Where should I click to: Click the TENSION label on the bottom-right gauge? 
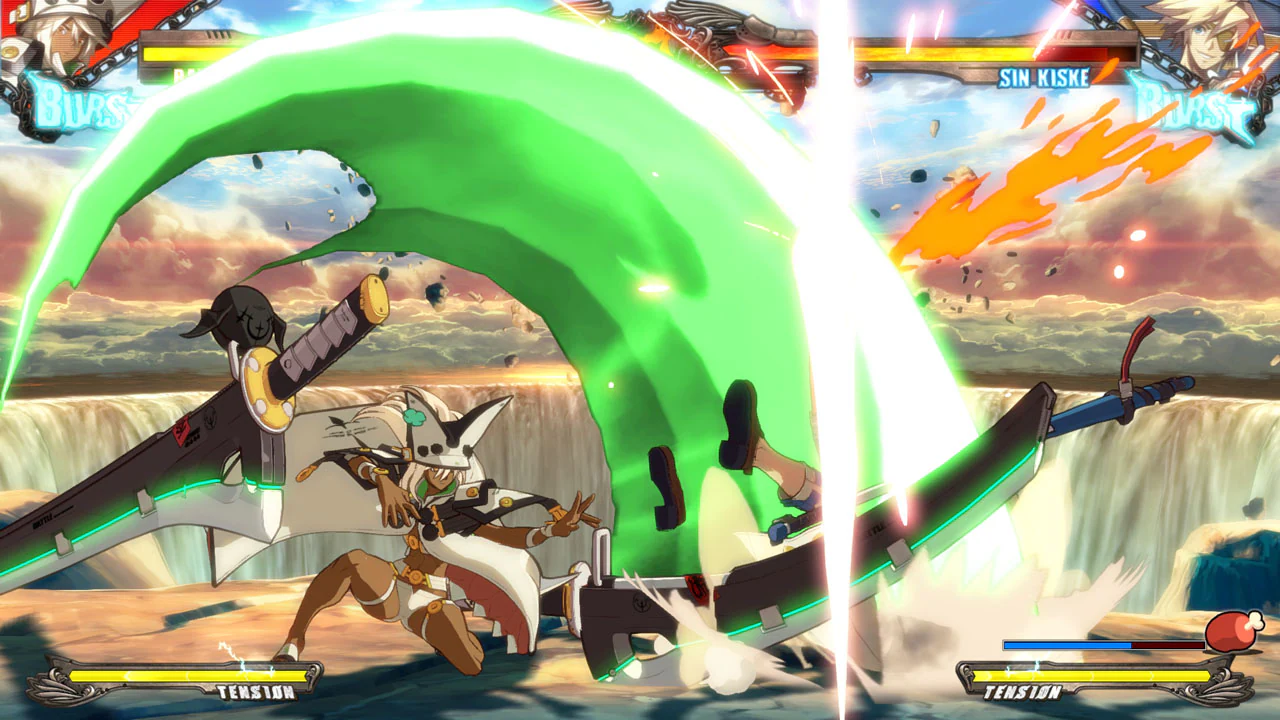1023,690
